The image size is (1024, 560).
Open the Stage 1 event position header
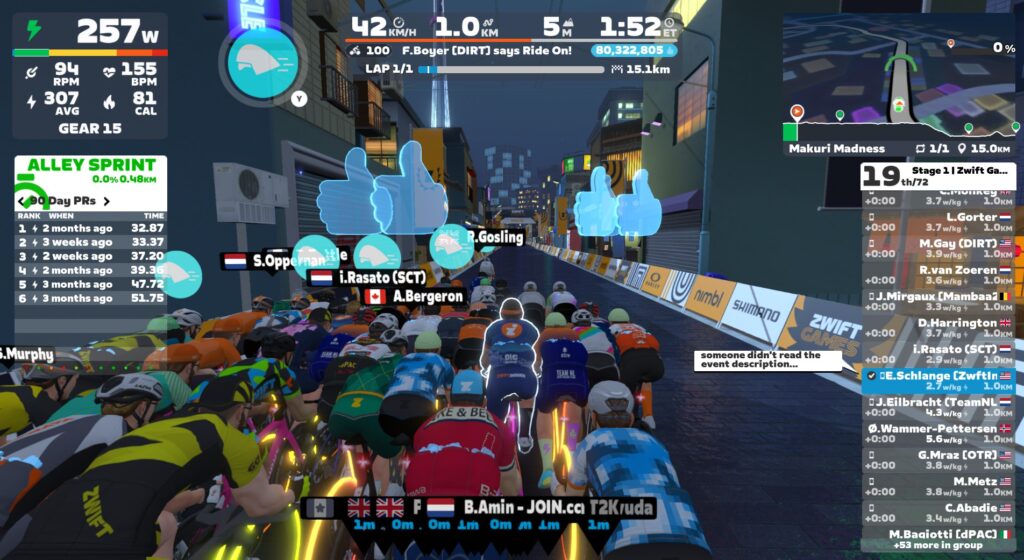(x=938, y=176)
